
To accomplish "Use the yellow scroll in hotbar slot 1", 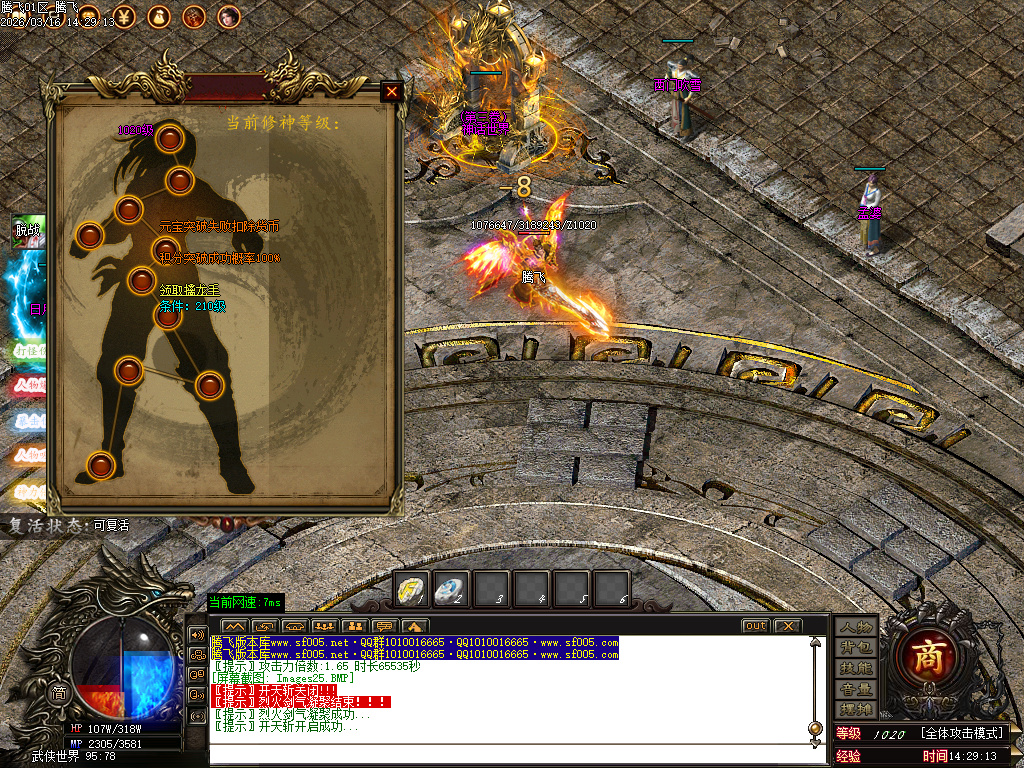I will [409, 589].
